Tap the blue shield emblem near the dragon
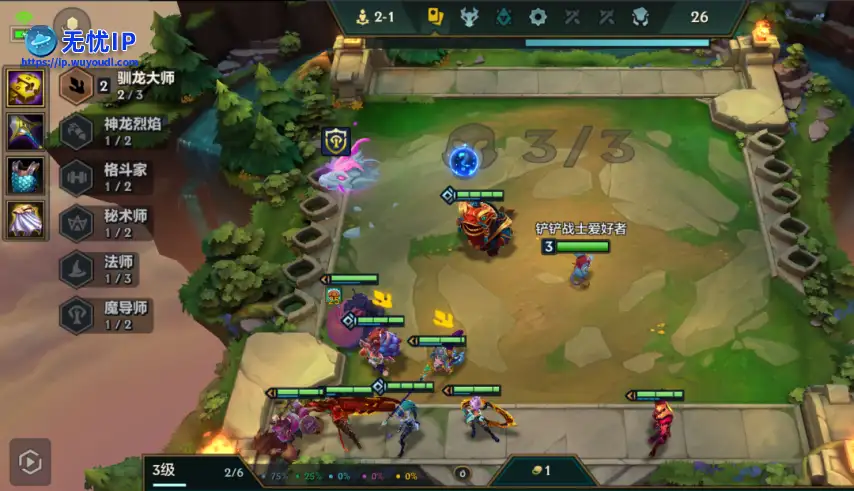The height and width of the screenshot is (491, 854). pos(334,142)
